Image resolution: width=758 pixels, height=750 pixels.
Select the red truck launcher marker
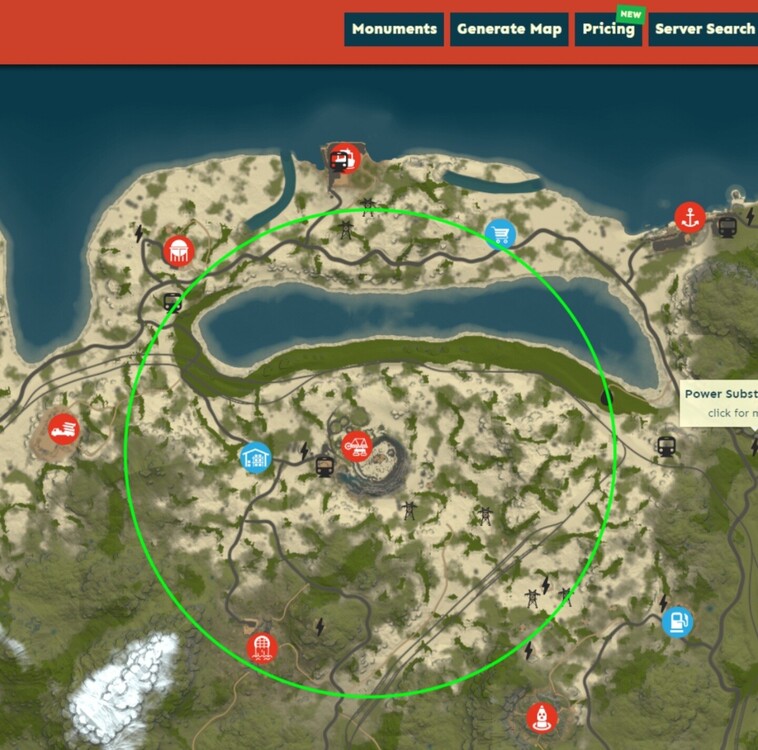tap(63, 430)
